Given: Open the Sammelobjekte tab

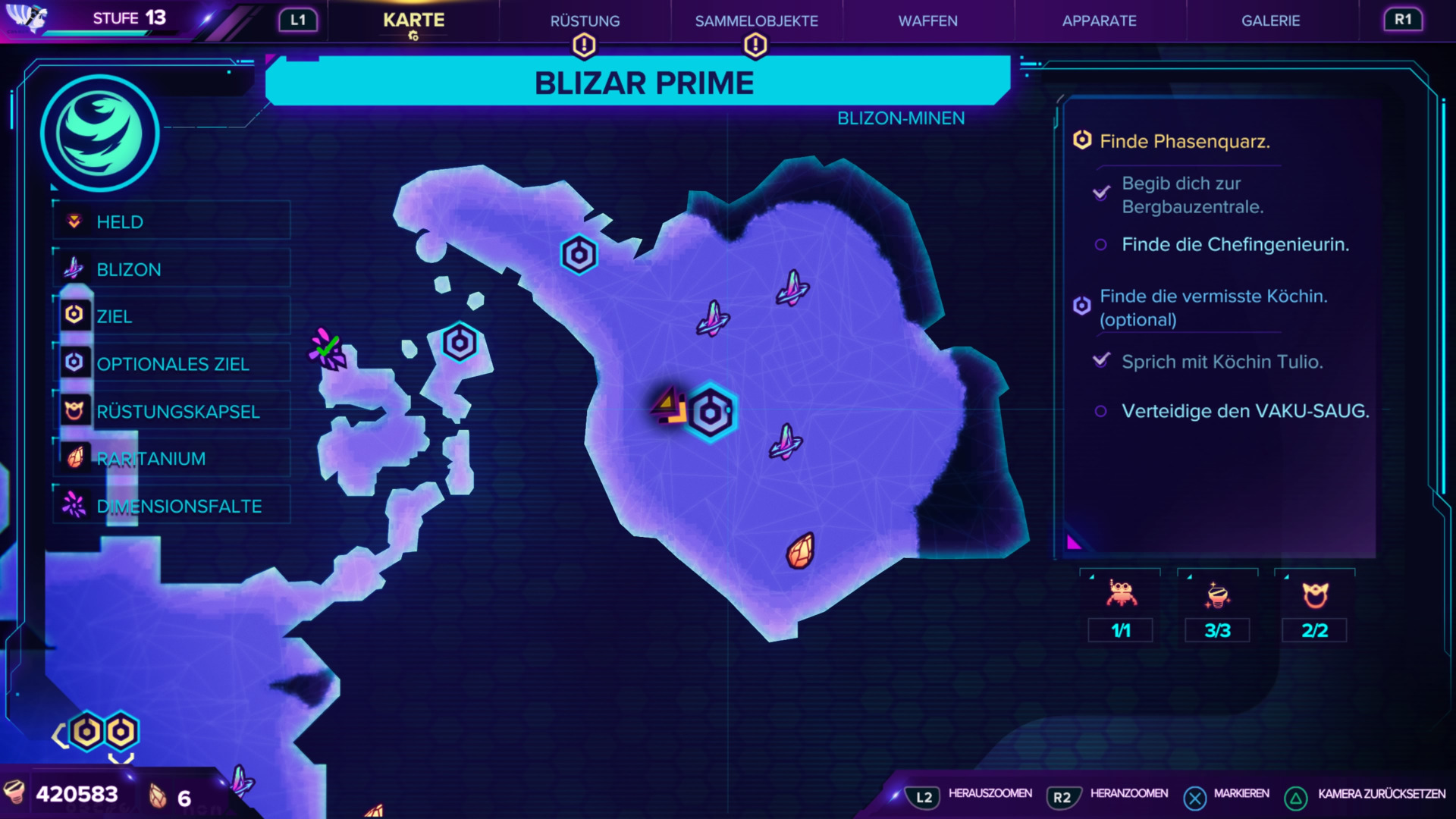Looking at the screenshot, I should 756,21.
